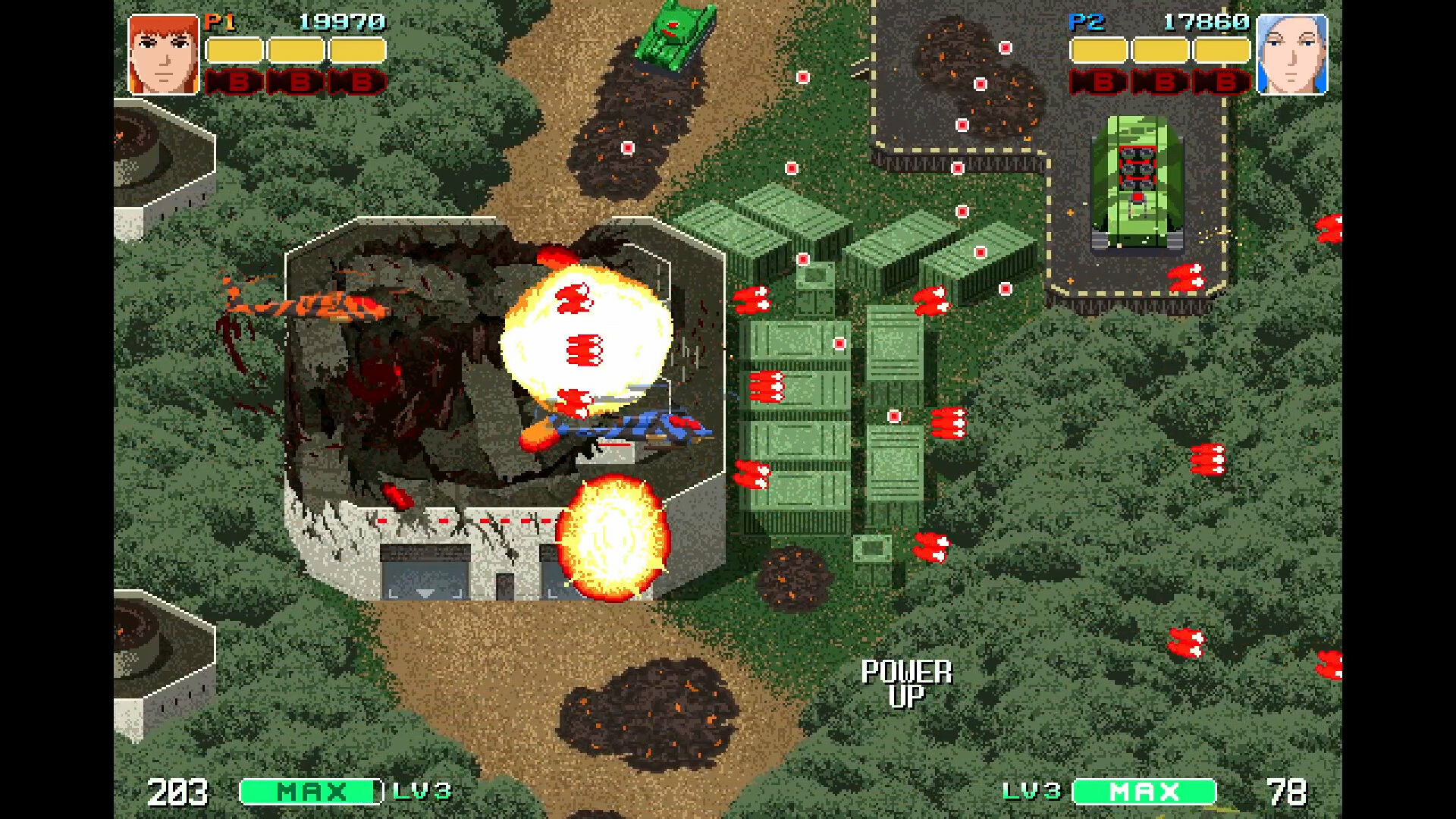Click Player 1's character portrait

pos(161,53)
